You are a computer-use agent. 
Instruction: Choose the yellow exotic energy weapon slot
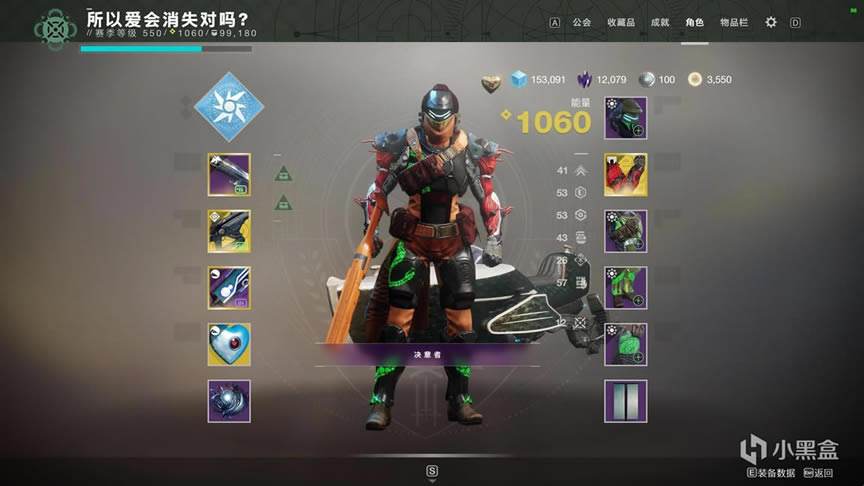(x=229, y=231)
